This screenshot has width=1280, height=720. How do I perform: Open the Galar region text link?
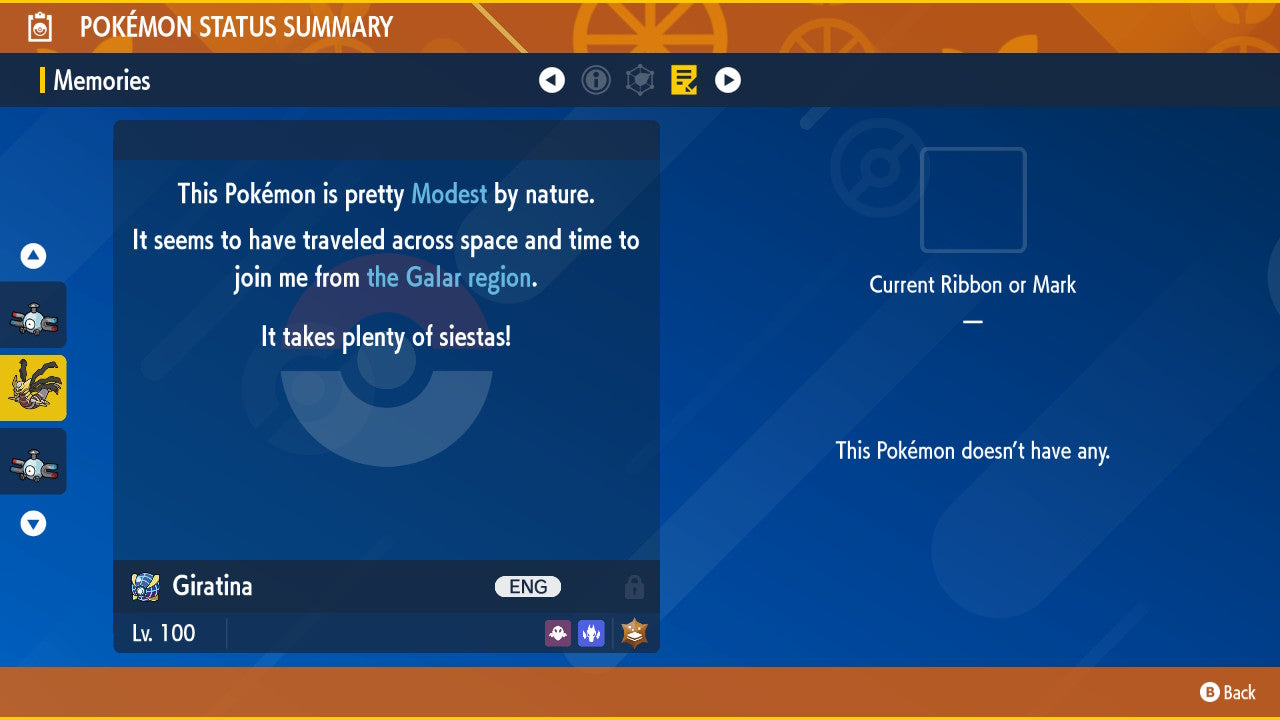[x=448, y=277]
